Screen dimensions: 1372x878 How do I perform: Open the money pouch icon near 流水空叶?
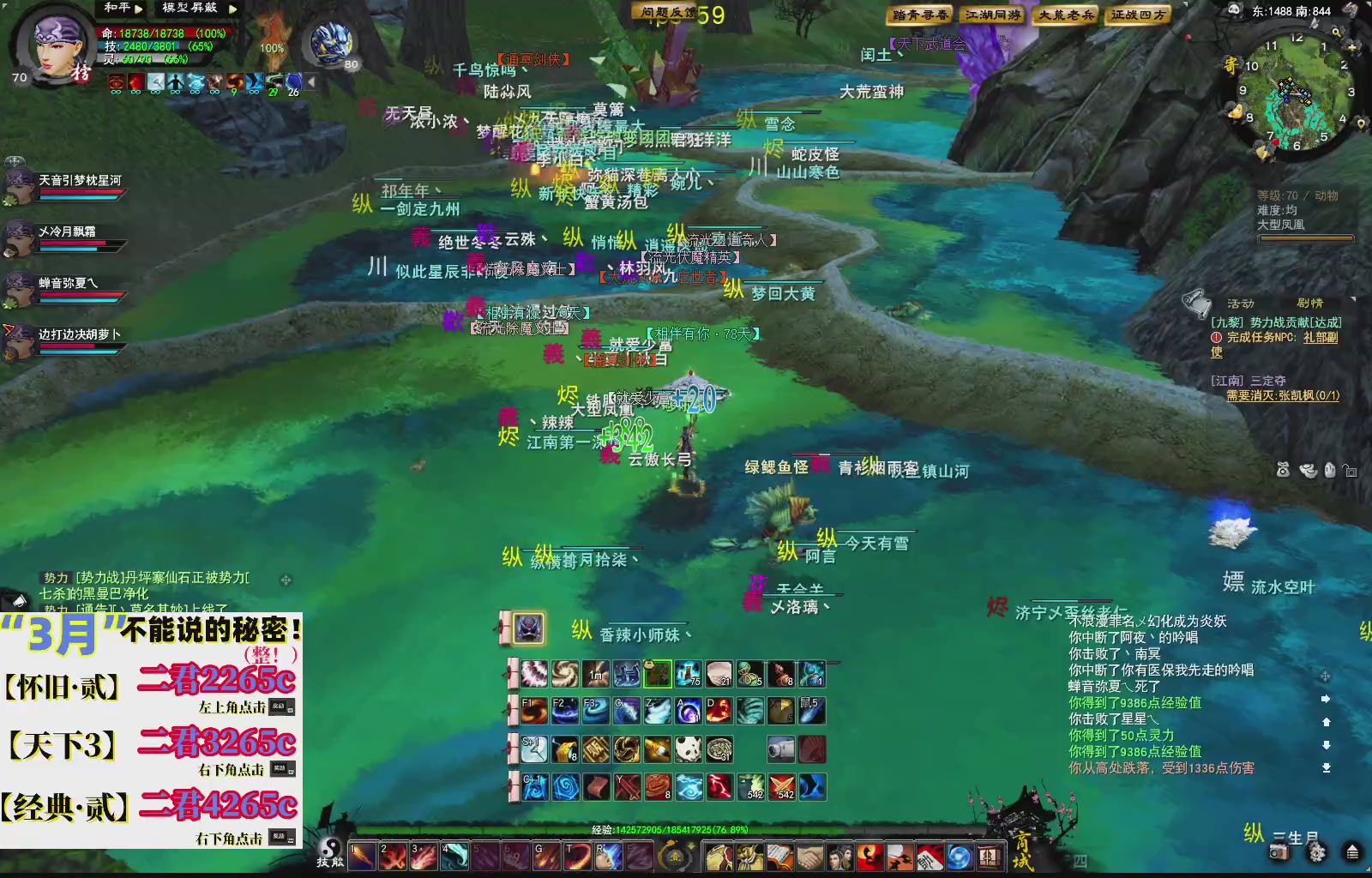coord(1283,471)
